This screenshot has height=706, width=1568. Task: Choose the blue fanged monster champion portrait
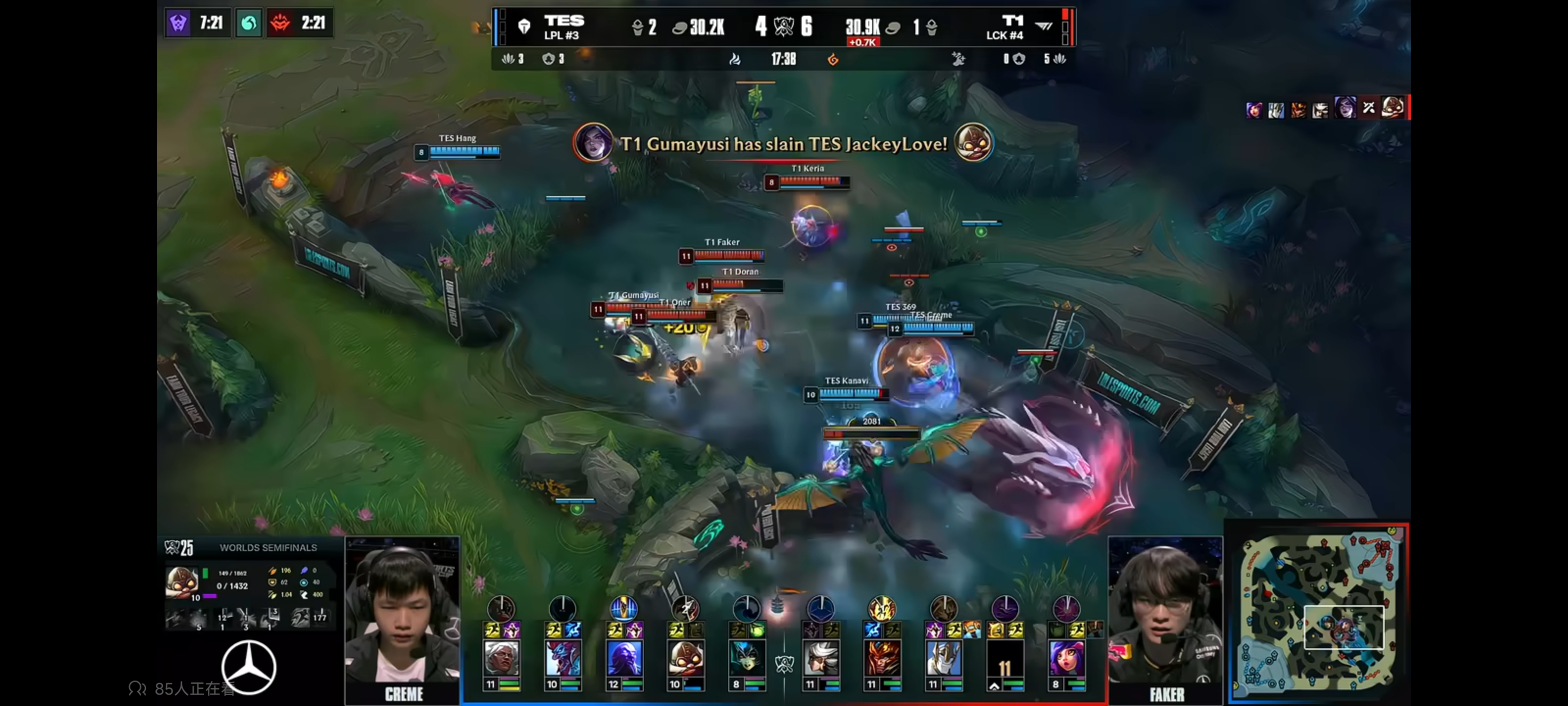click(562, 658)
